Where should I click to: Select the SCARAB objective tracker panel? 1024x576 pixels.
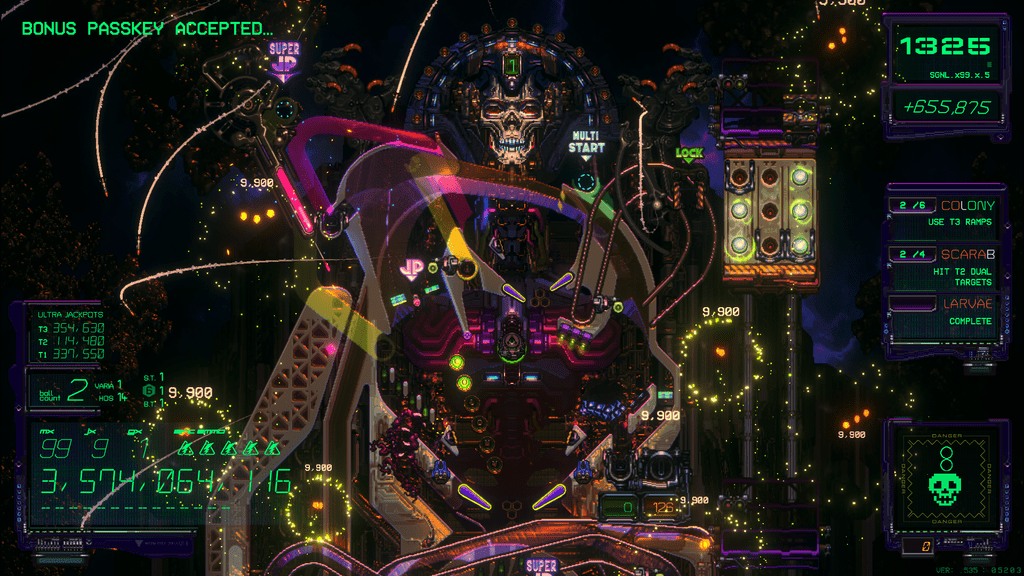click(x=945, y=267)
